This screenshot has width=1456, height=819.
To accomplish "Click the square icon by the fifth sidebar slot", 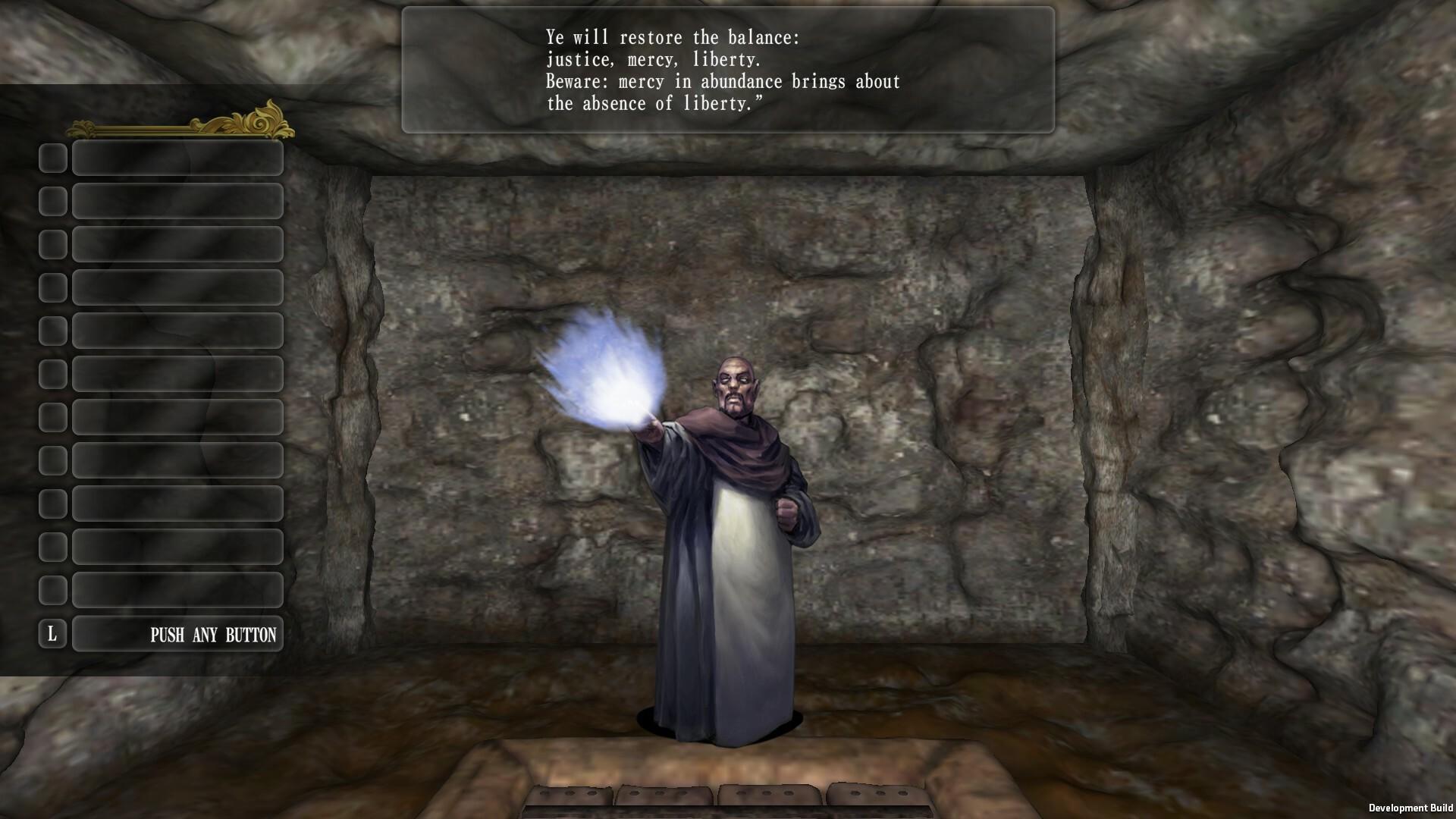I will tap(53, 331).
